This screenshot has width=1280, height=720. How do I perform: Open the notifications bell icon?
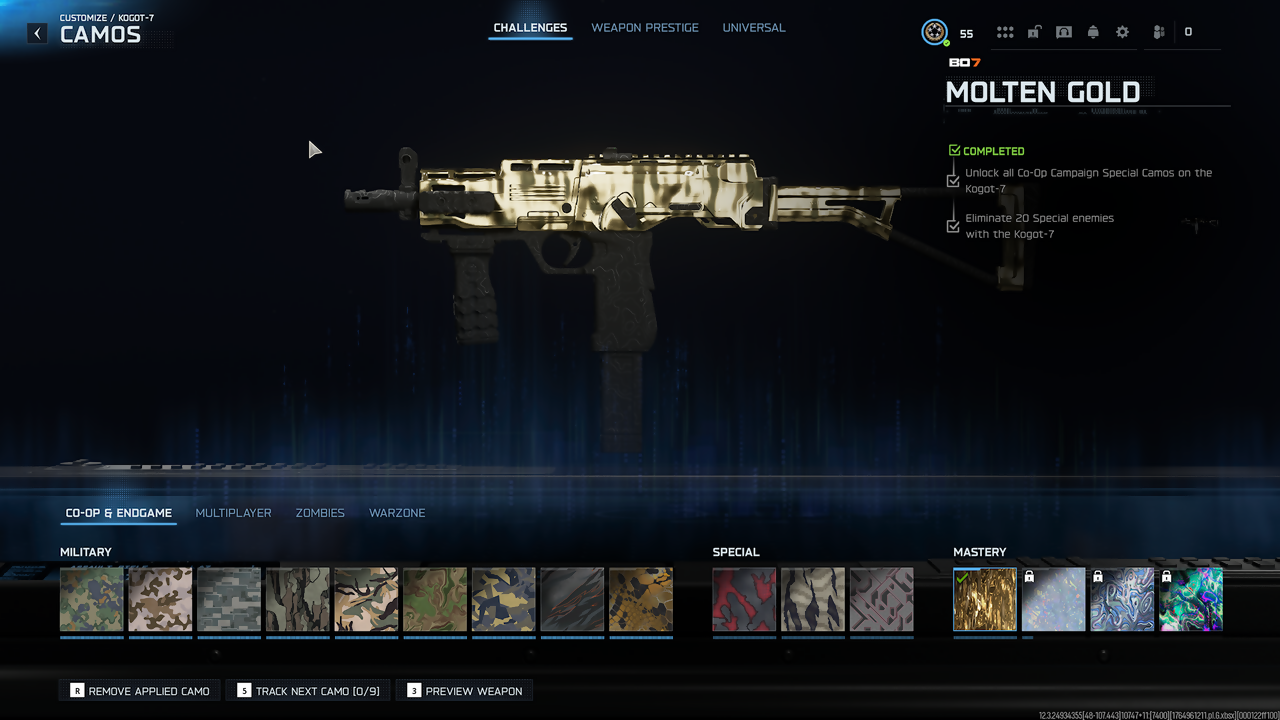1093,32
